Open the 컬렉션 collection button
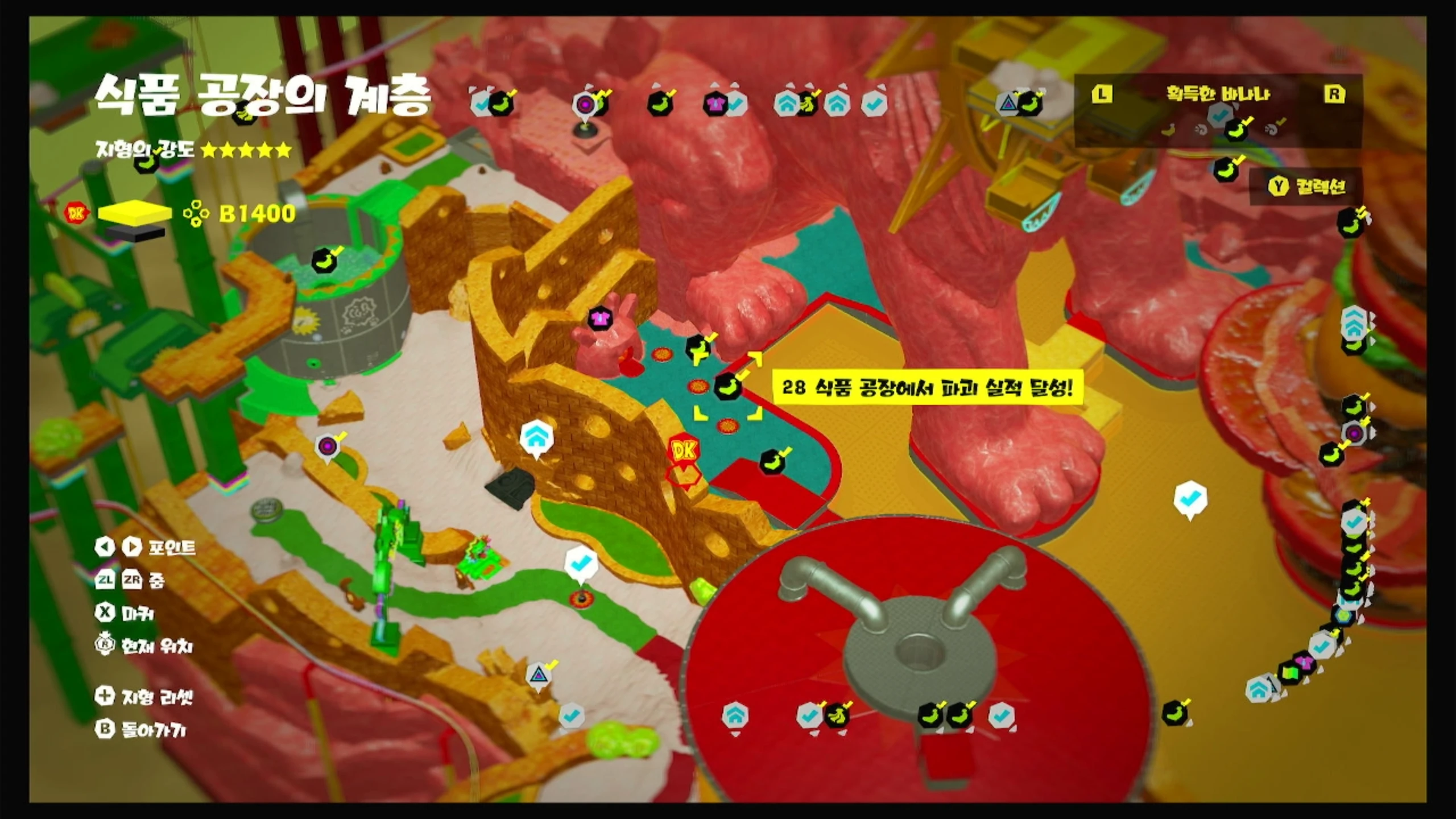The height and width of the screenshot is (819, 1456). click(x=1306, y=187)
